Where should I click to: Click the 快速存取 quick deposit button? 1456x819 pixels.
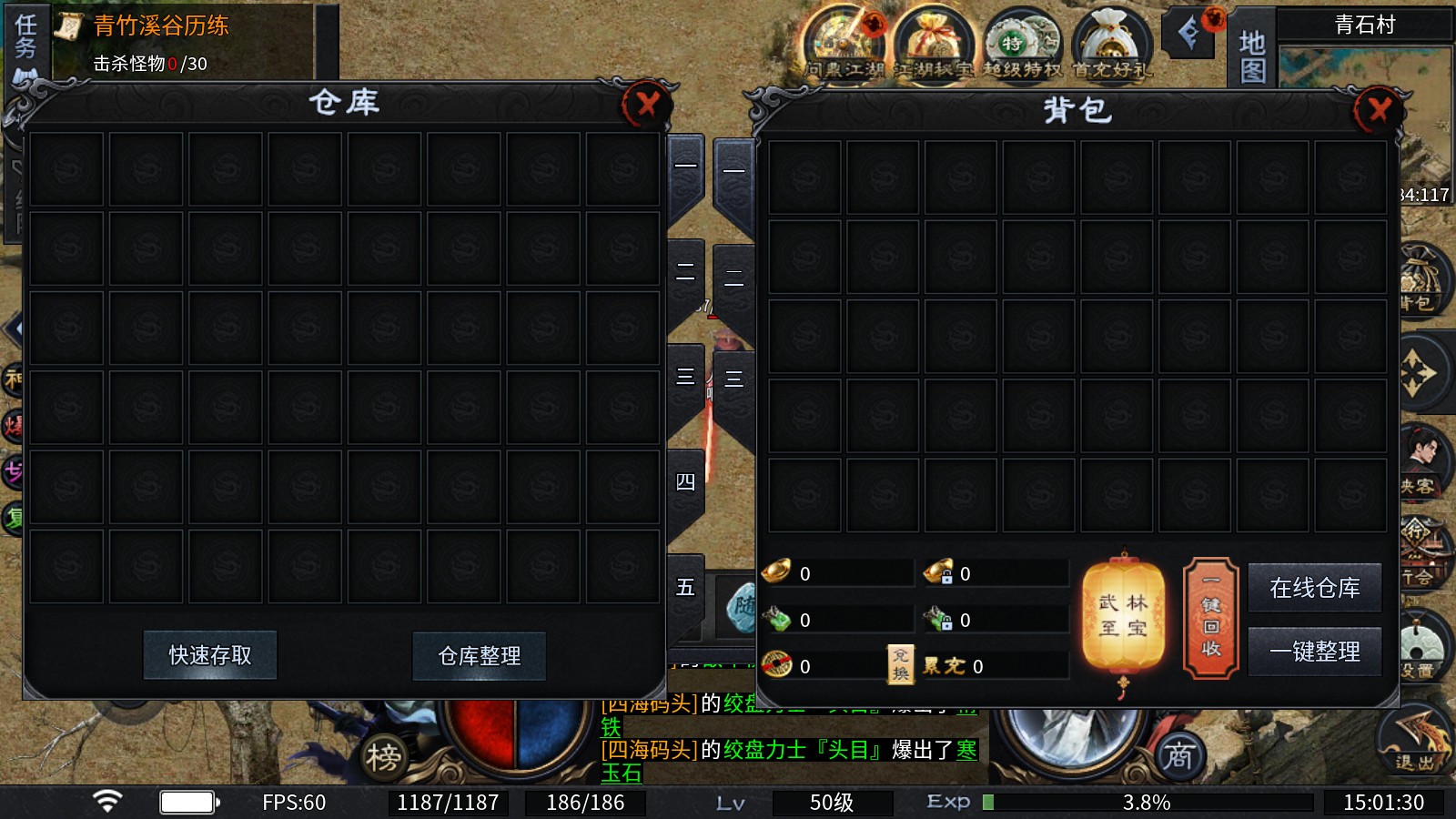tap(210, 655)
